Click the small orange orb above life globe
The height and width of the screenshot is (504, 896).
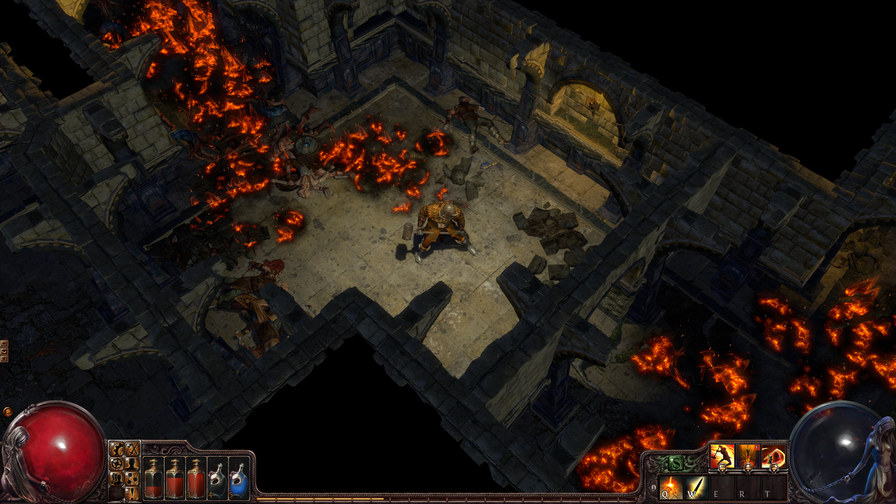(8, 411)
